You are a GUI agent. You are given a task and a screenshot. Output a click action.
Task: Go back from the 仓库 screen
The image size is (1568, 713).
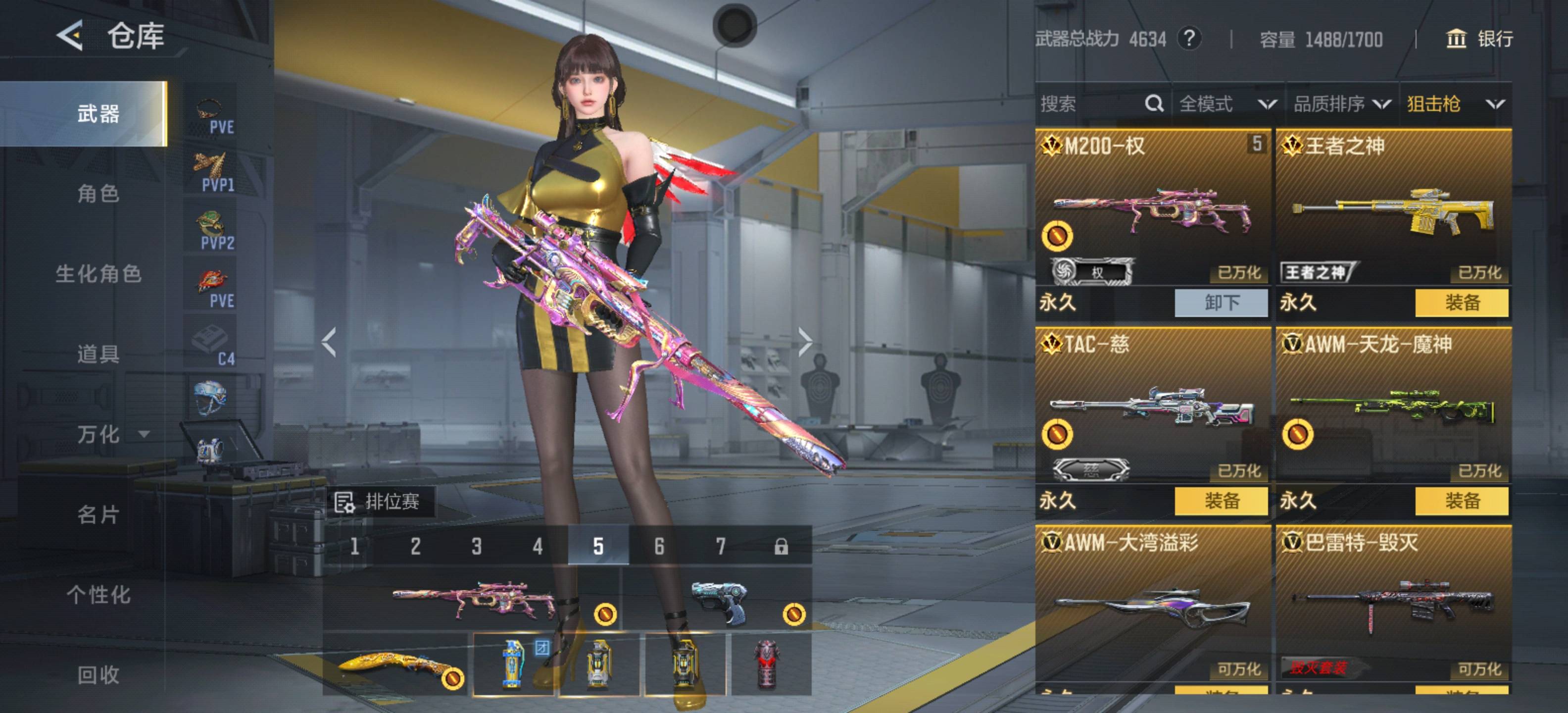click(70, 35)
